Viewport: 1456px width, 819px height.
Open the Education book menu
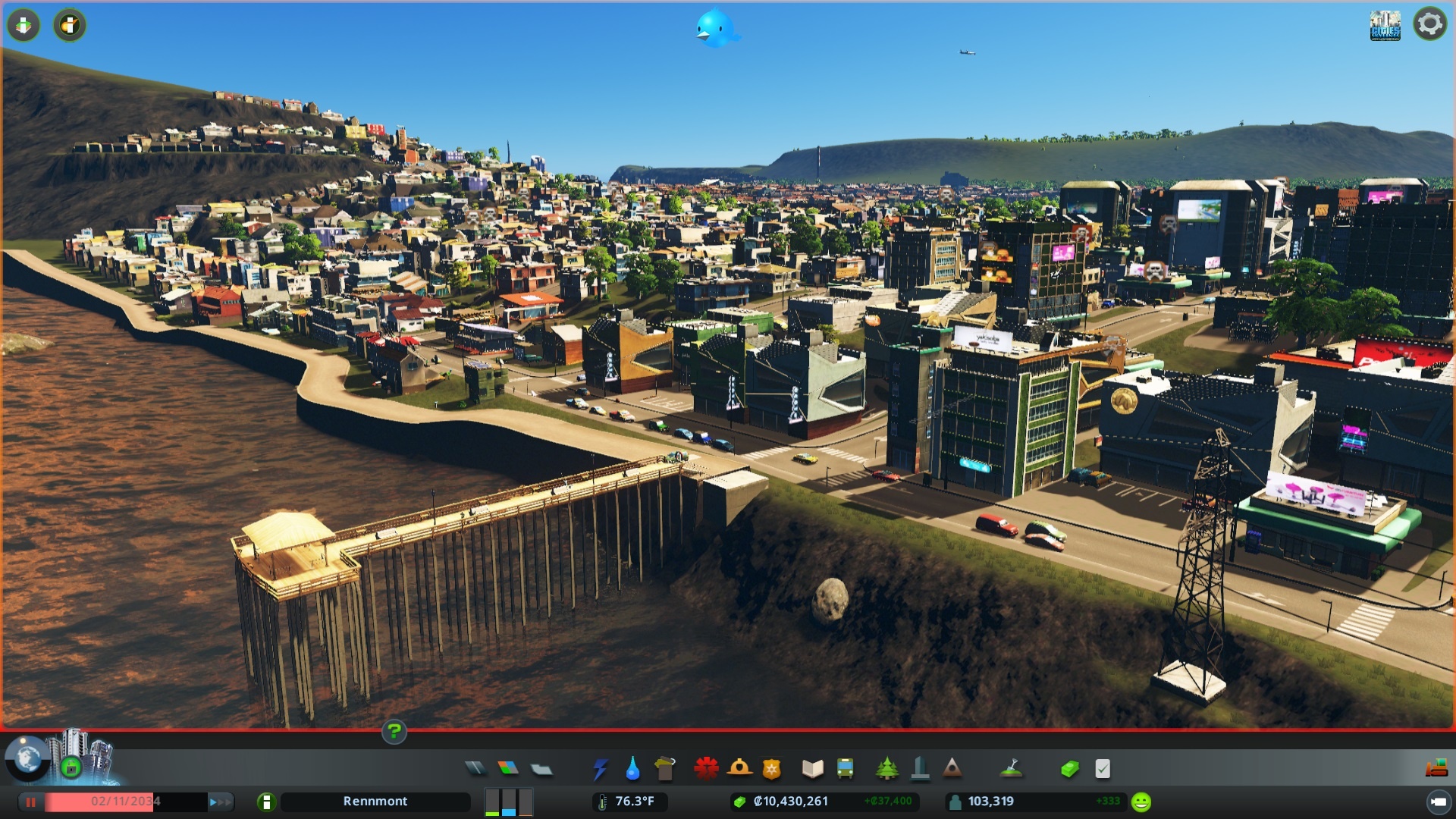click(x=812, y=769)
